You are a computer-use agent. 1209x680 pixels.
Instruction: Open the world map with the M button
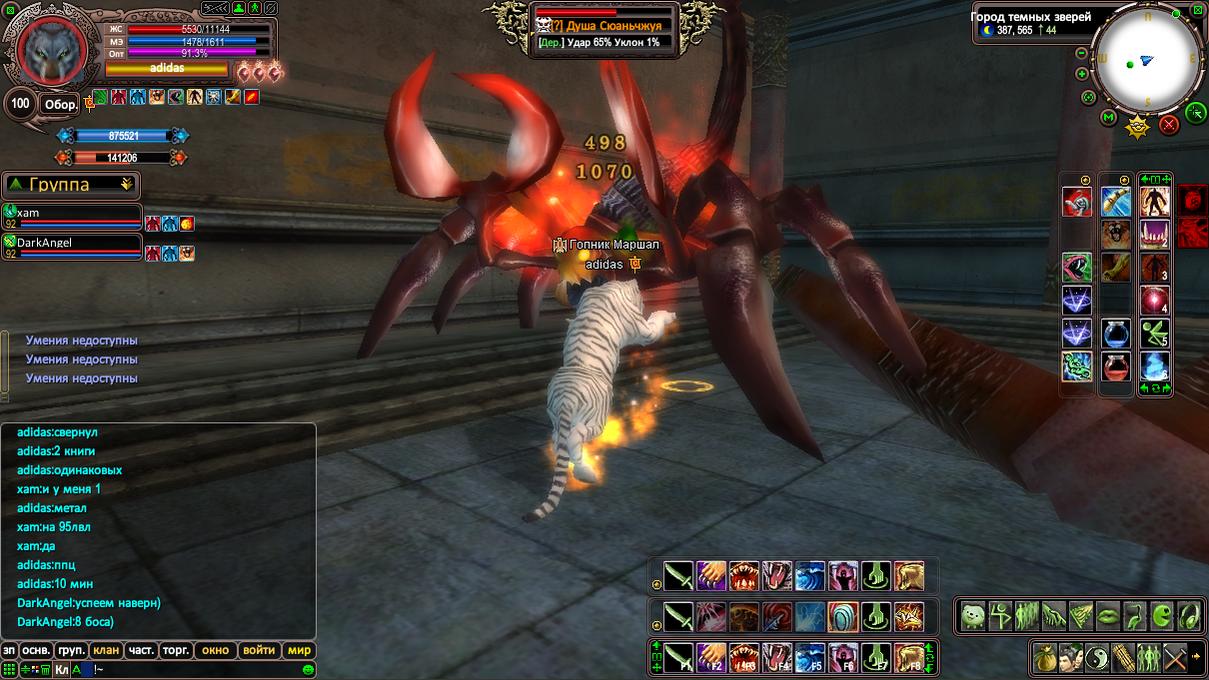(x=1108, y=118)
